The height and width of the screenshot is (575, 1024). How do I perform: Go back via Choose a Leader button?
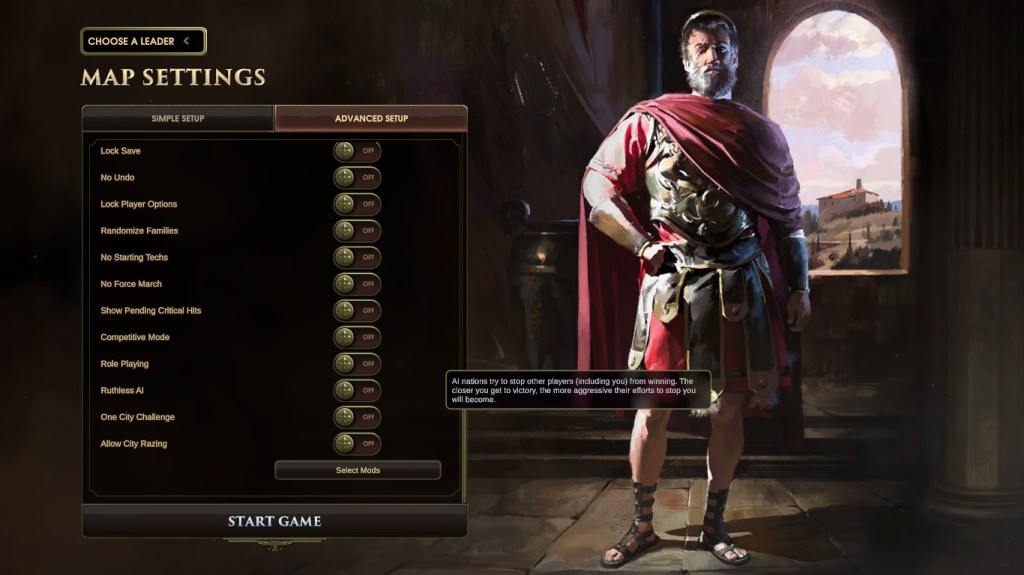(x=143, y=41)
